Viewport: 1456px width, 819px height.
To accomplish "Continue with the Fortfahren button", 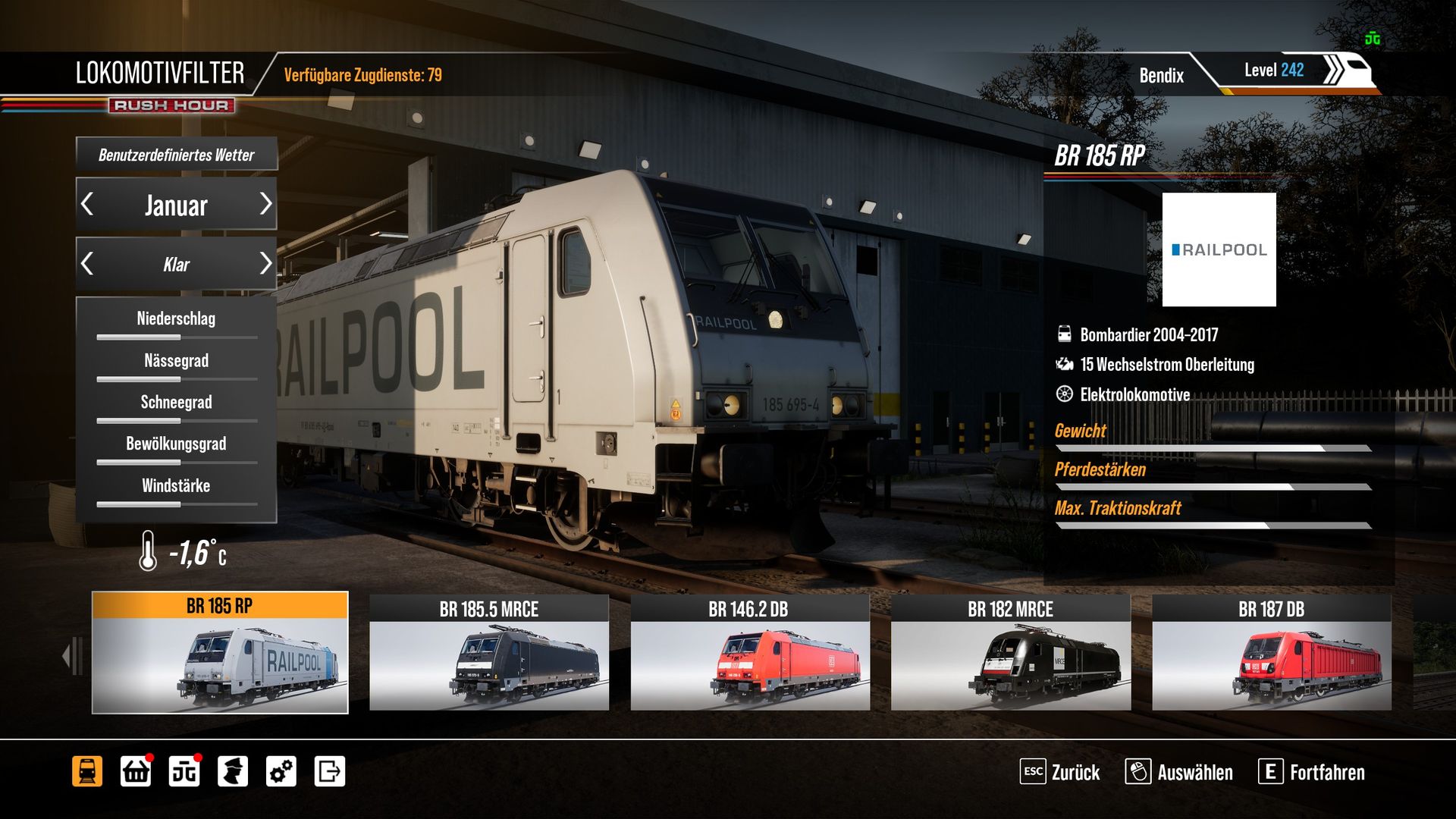I will click(x=1312, y=772).
